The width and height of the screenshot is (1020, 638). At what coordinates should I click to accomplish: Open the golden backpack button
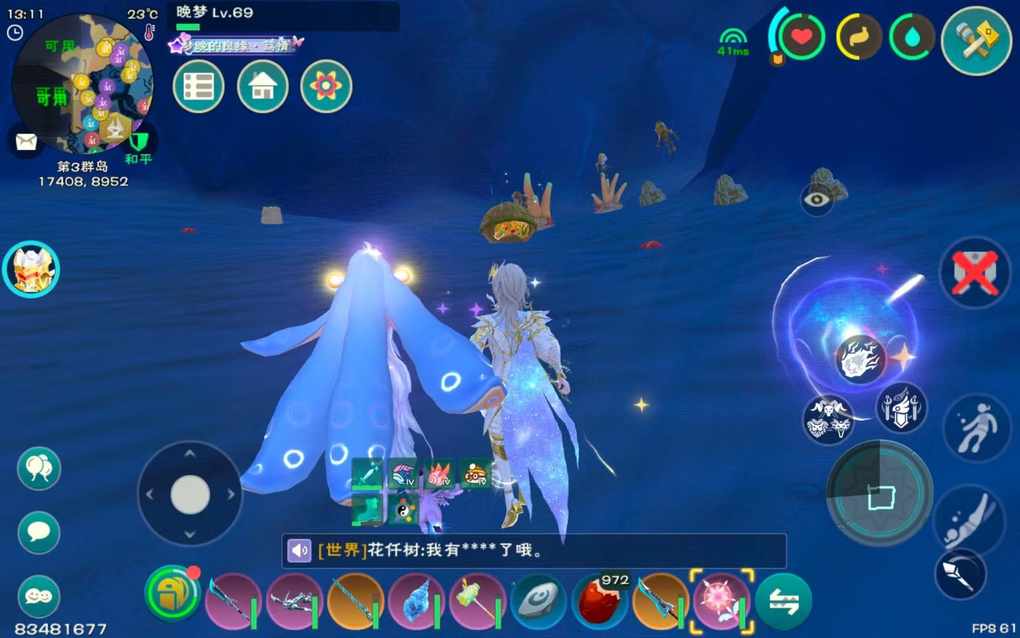coord(173,594)
